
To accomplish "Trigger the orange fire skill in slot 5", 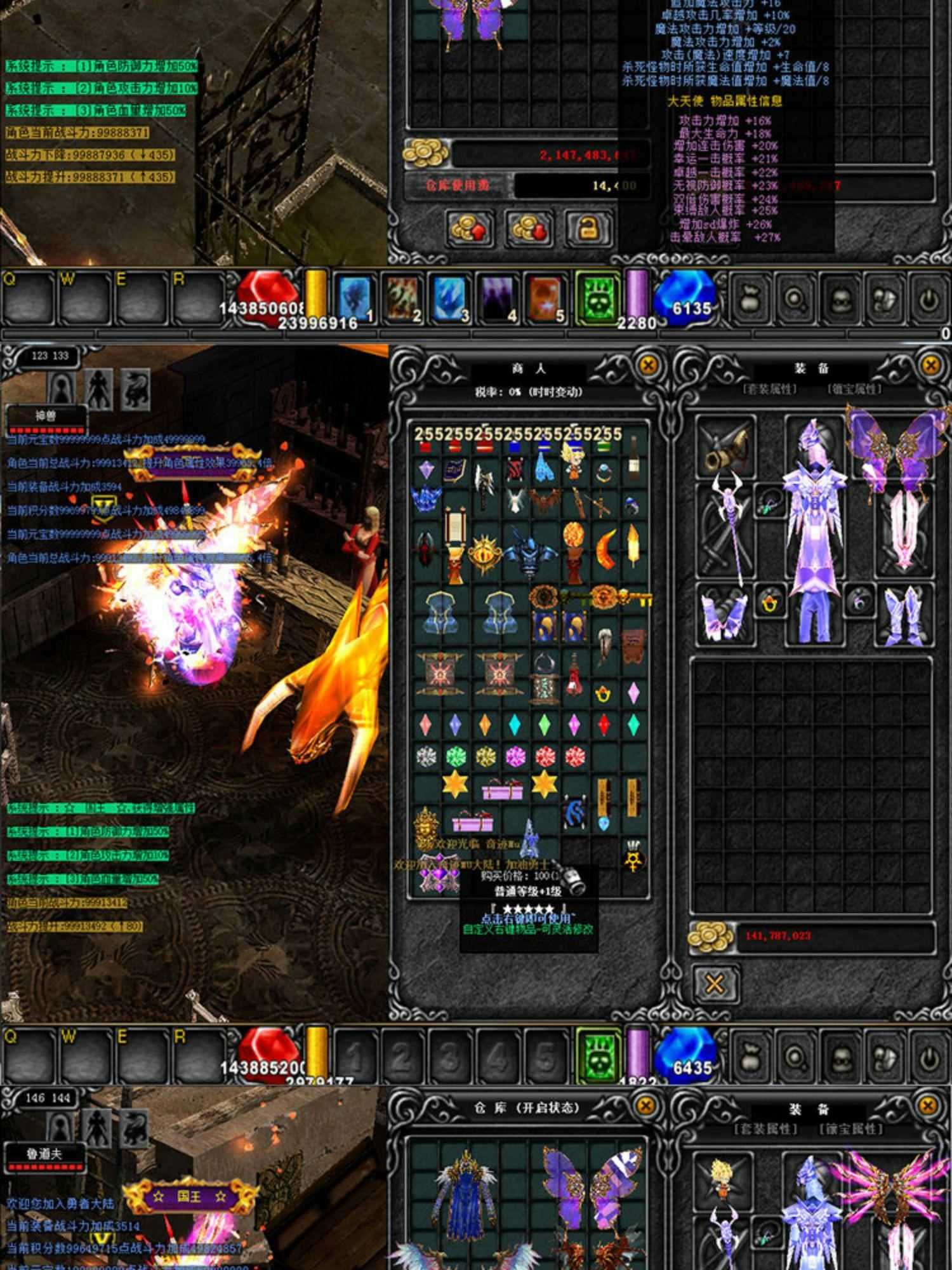I will (x=545, y=297).
